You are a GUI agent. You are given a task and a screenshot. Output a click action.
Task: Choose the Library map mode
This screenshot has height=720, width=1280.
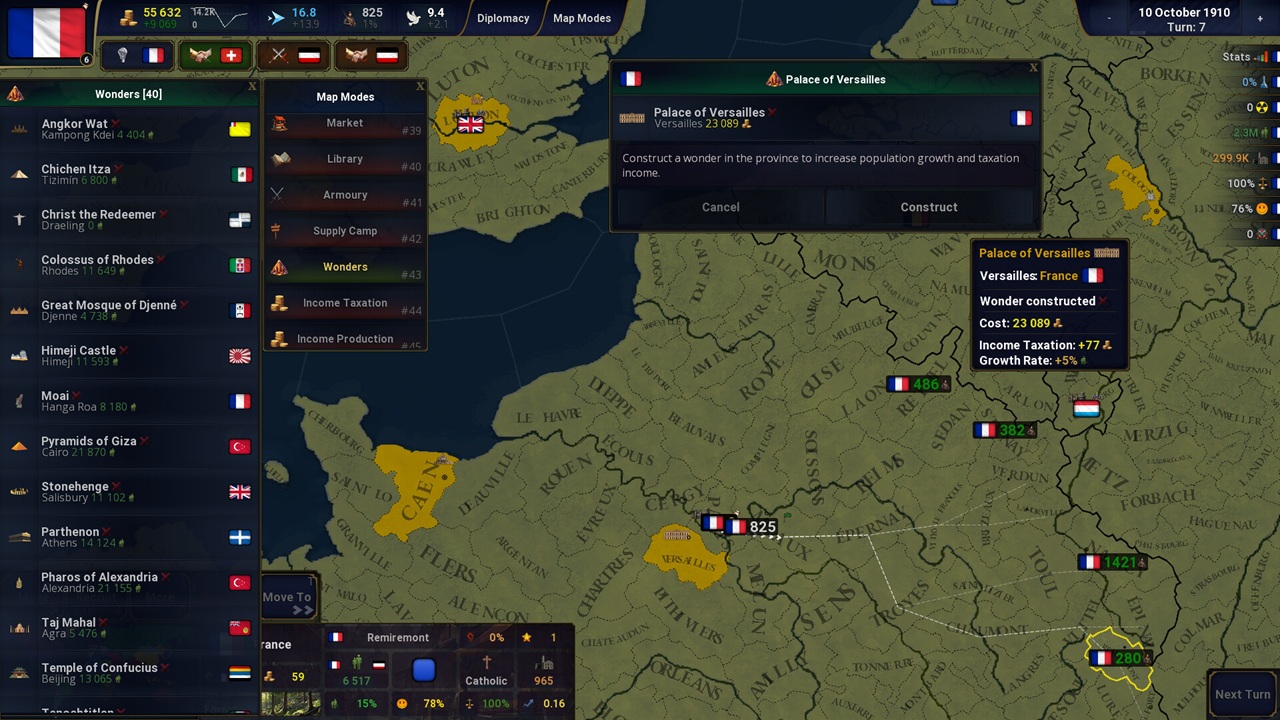345,159
